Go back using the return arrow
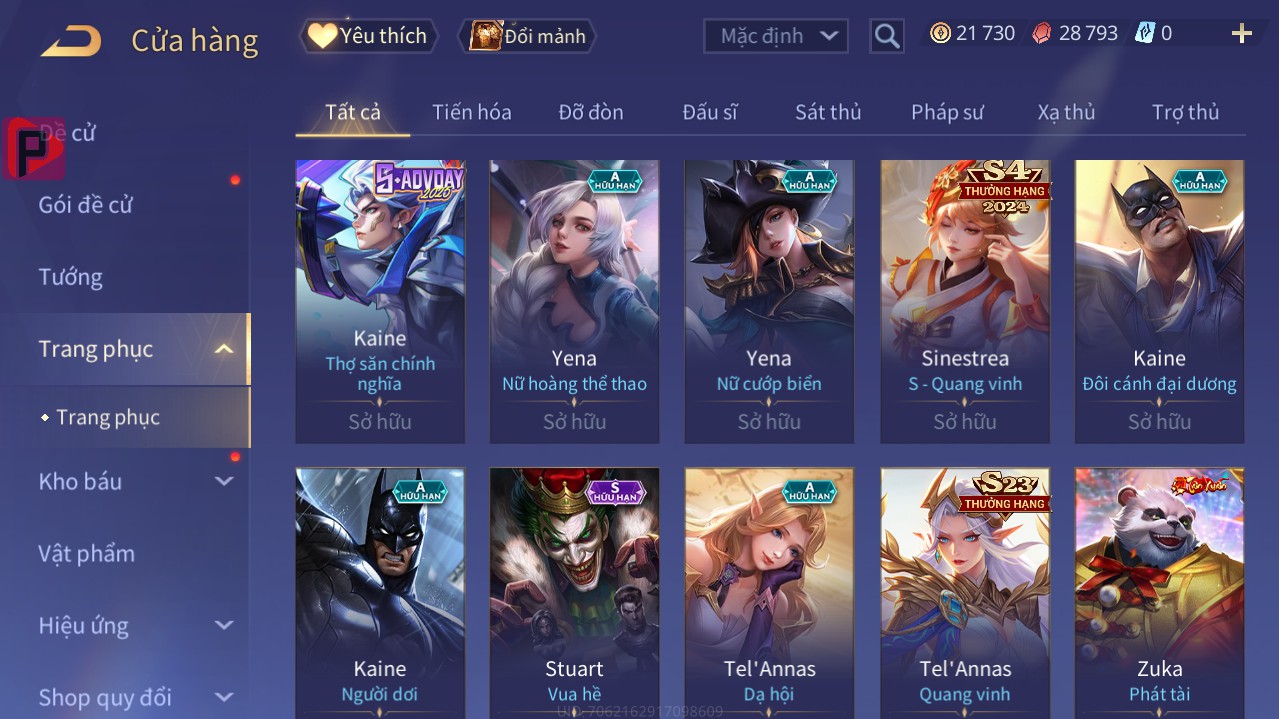This screenshot has height=719, width=1279. 71,41
